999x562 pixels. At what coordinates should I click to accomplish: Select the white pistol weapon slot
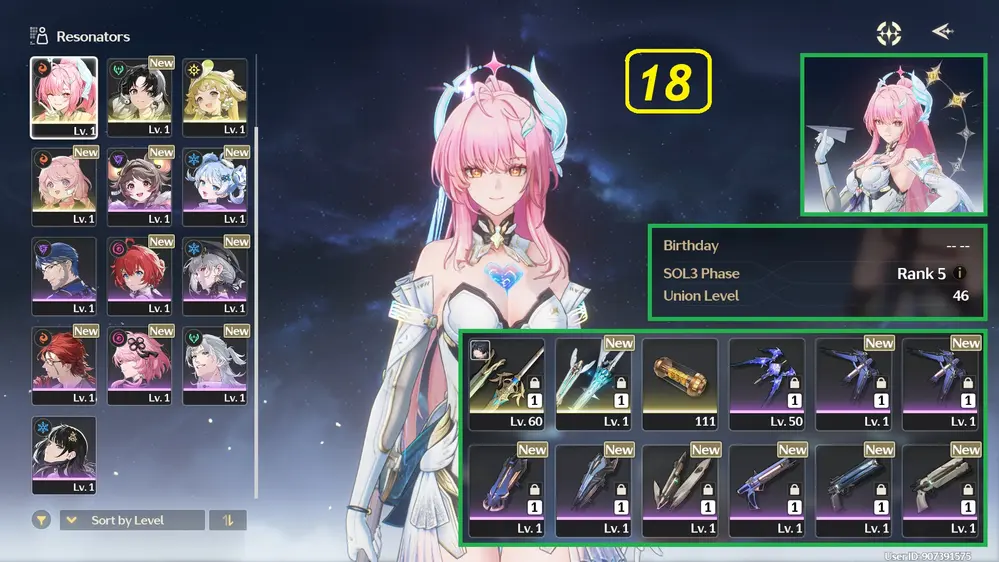[x=940, y=491]
